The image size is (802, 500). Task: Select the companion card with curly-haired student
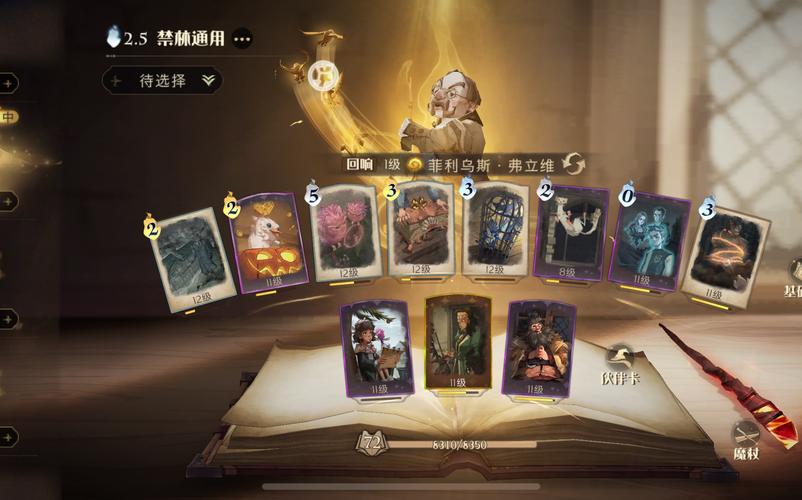pyautogui.click(x=375, y=347)
